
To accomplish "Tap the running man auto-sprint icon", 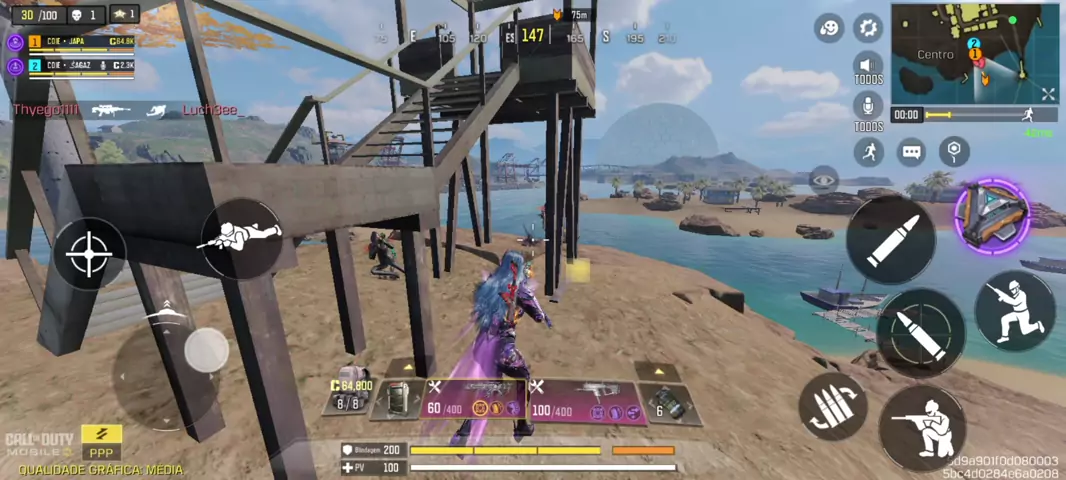I will coord(869,152).
